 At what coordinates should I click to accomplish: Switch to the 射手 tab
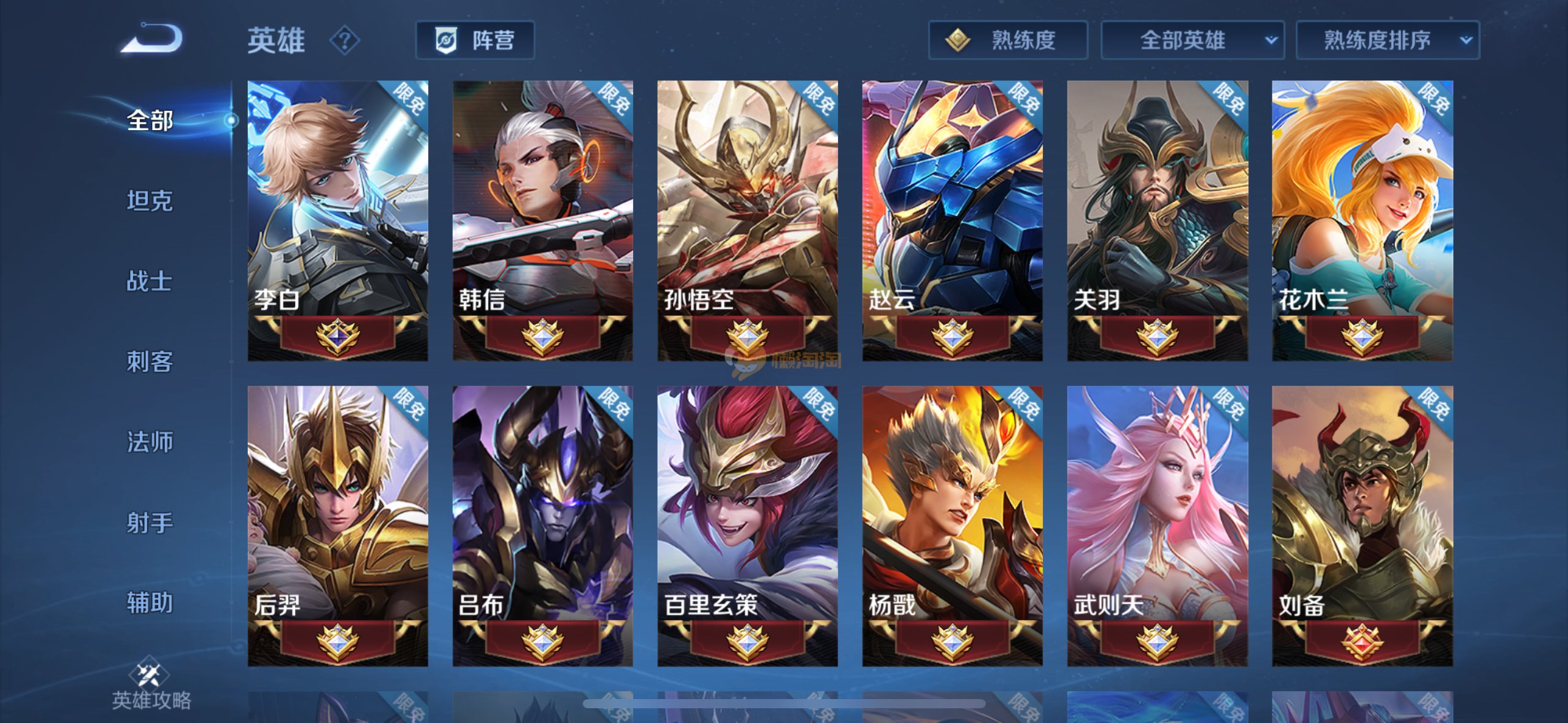click(150, 522)
